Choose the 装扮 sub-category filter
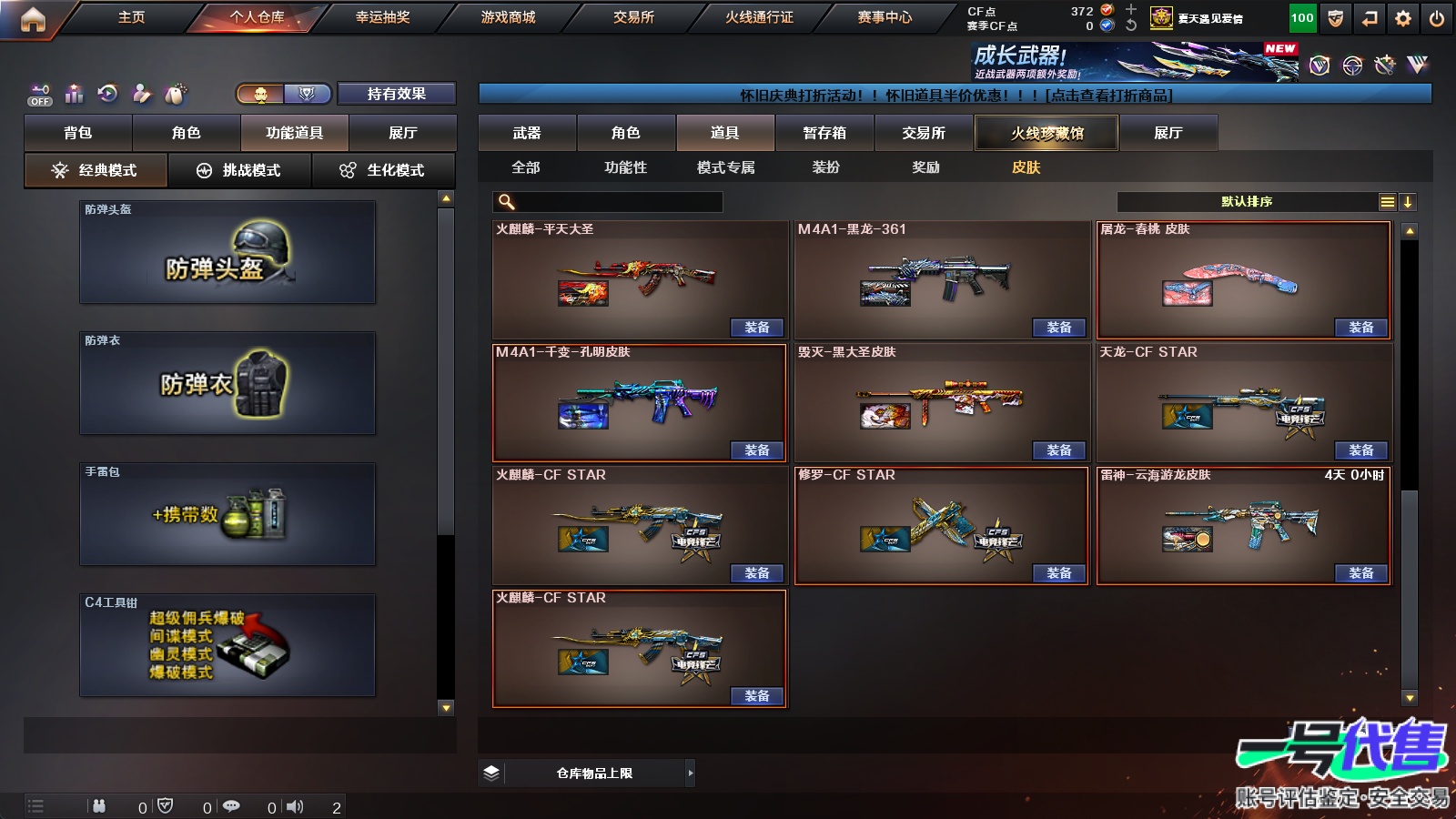 (x=826, y=167)
